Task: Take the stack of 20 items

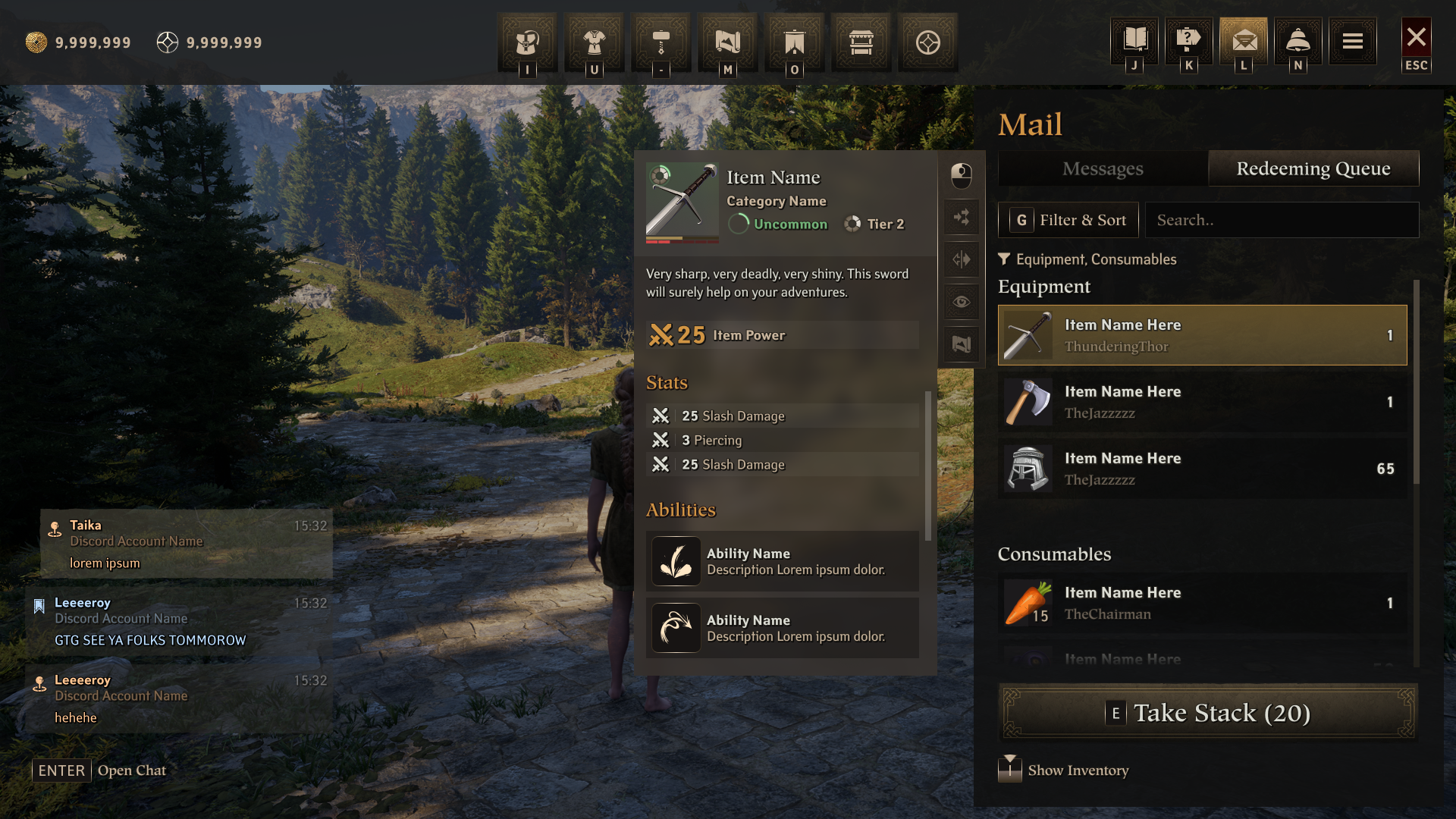Action: pos(1208,713)
